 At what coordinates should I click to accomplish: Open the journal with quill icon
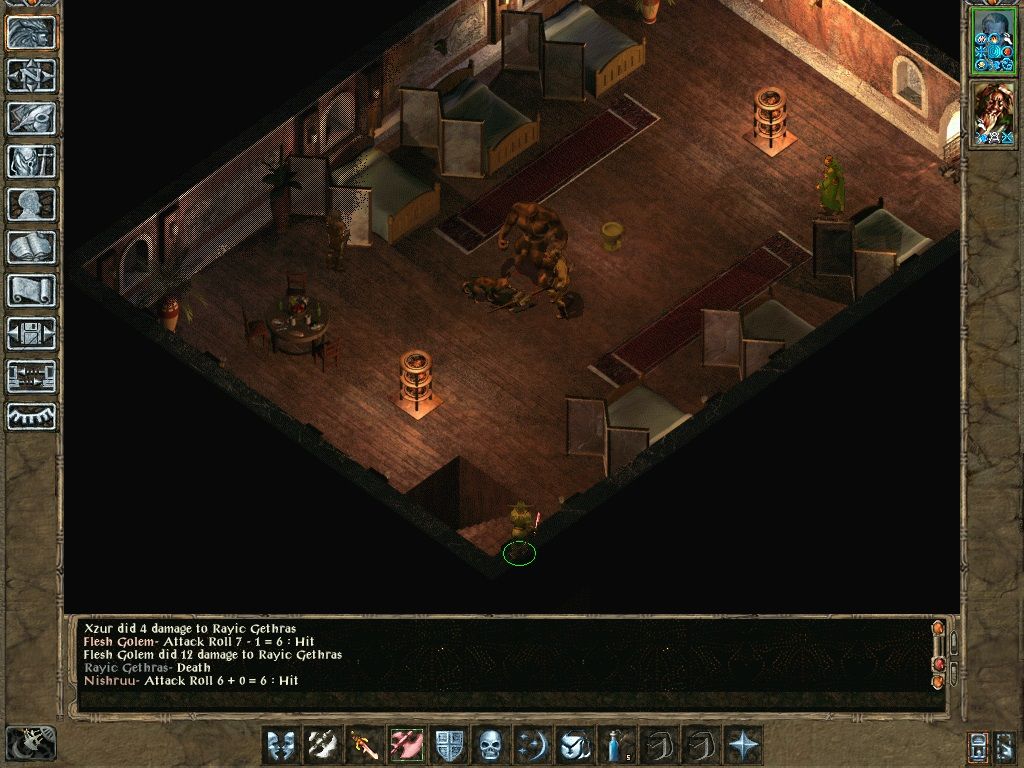(x=31, y=118)
